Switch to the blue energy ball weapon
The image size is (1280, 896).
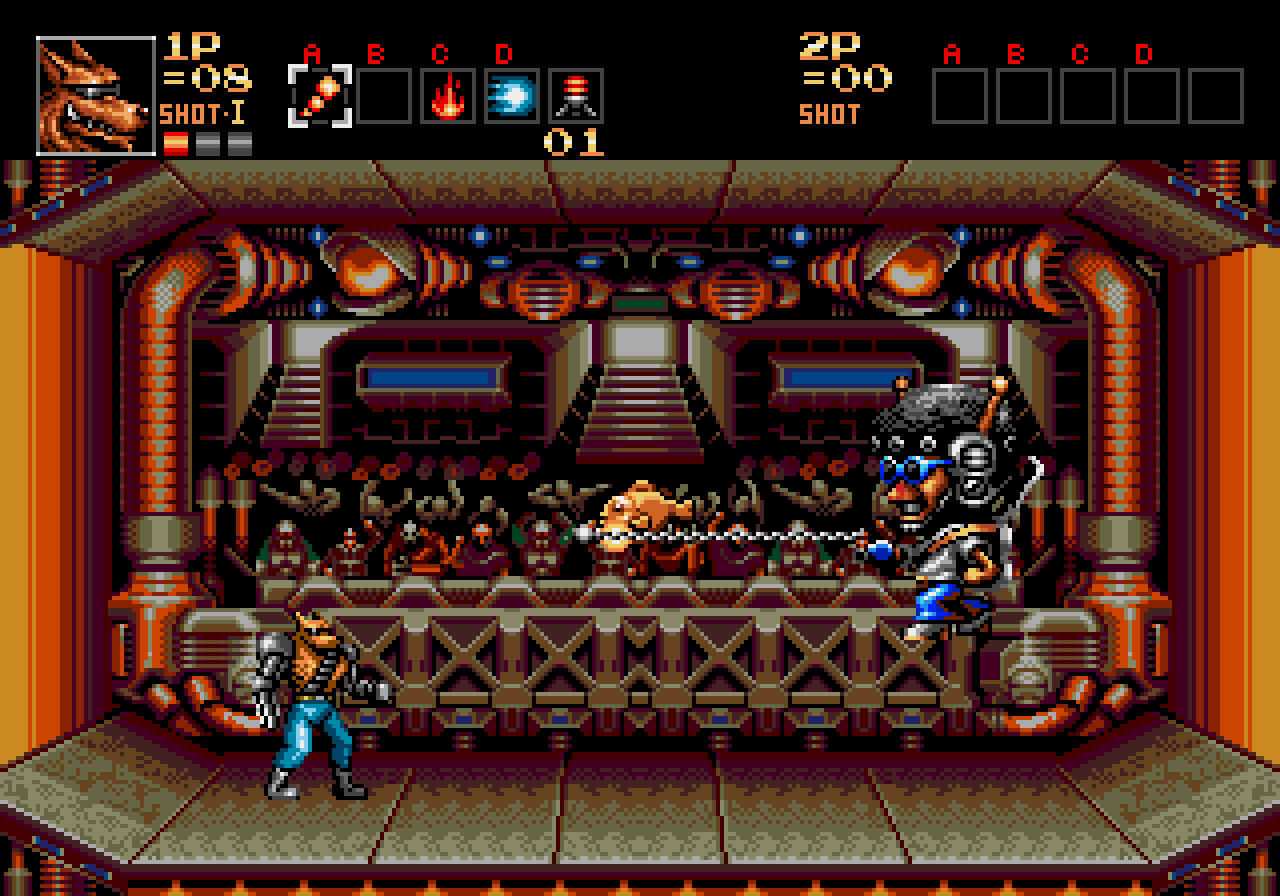pos(512,96)
